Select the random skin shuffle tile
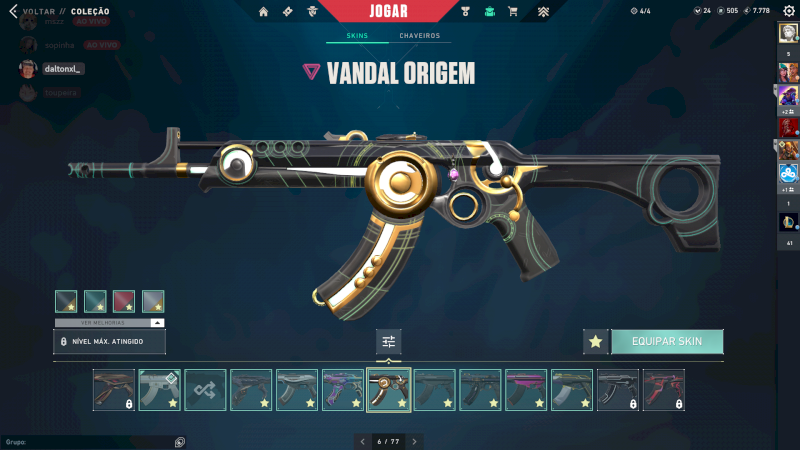The height and width of the screenshot is (450, 800). 205,390
